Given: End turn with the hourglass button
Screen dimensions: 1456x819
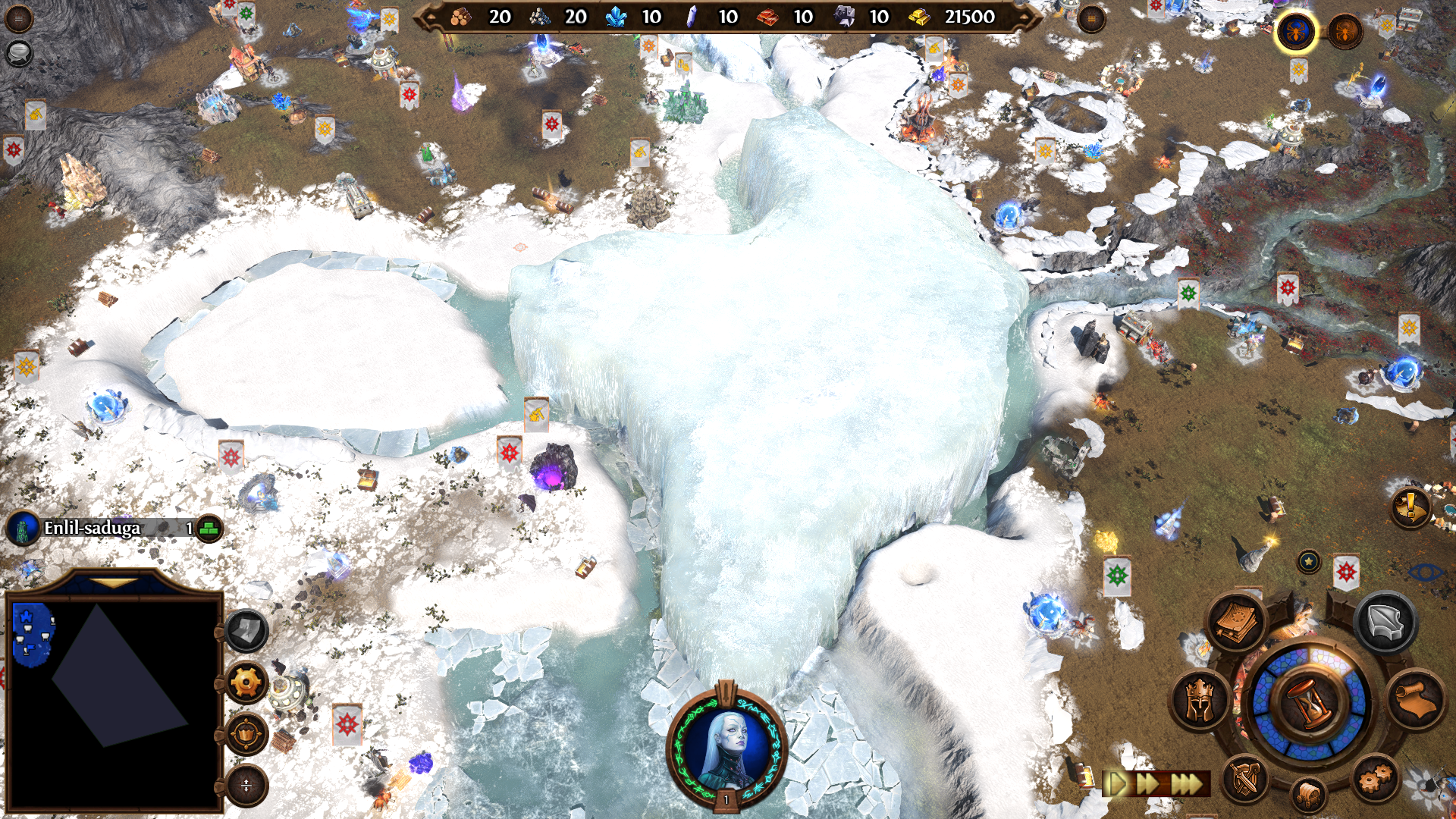Looking at the screenshot, I should [x=1310, y=702].
